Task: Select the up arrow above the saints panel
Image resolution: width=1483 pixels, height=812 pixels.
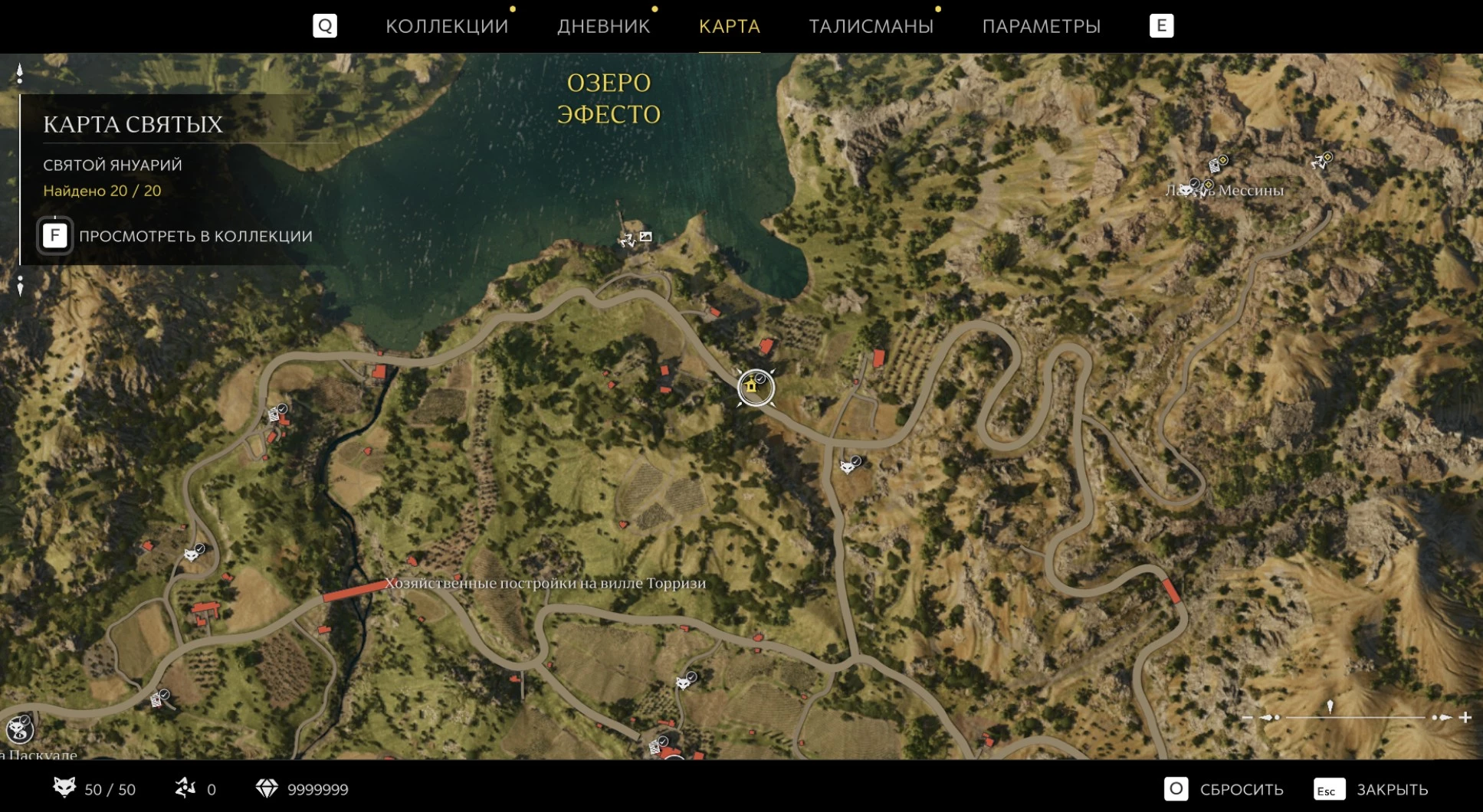Action: [x=20, y=74]
